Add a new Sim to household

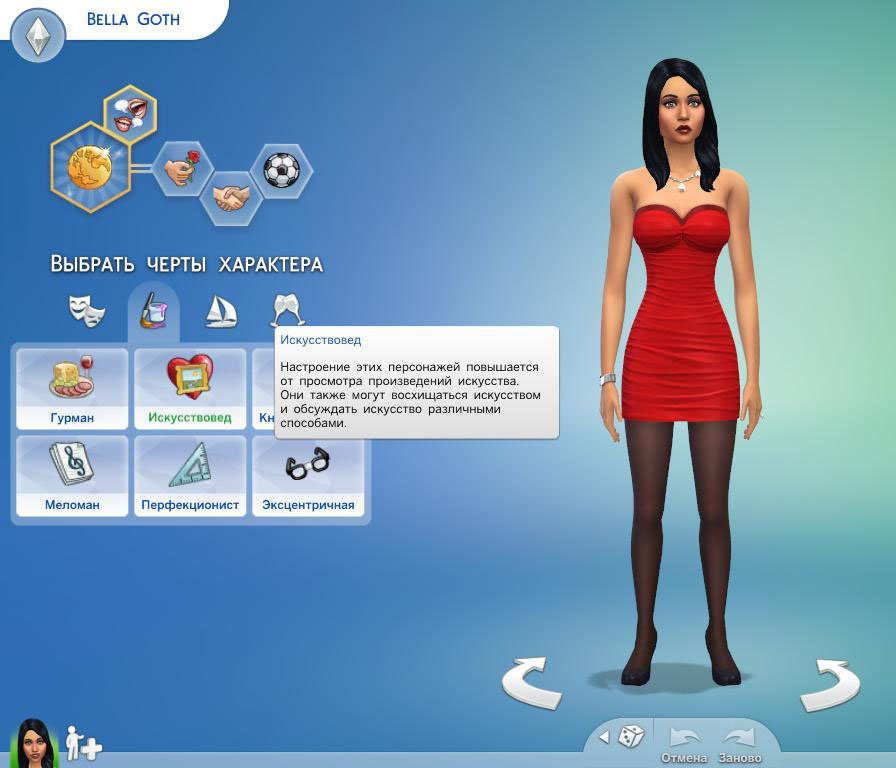click(x=84, y=744)
